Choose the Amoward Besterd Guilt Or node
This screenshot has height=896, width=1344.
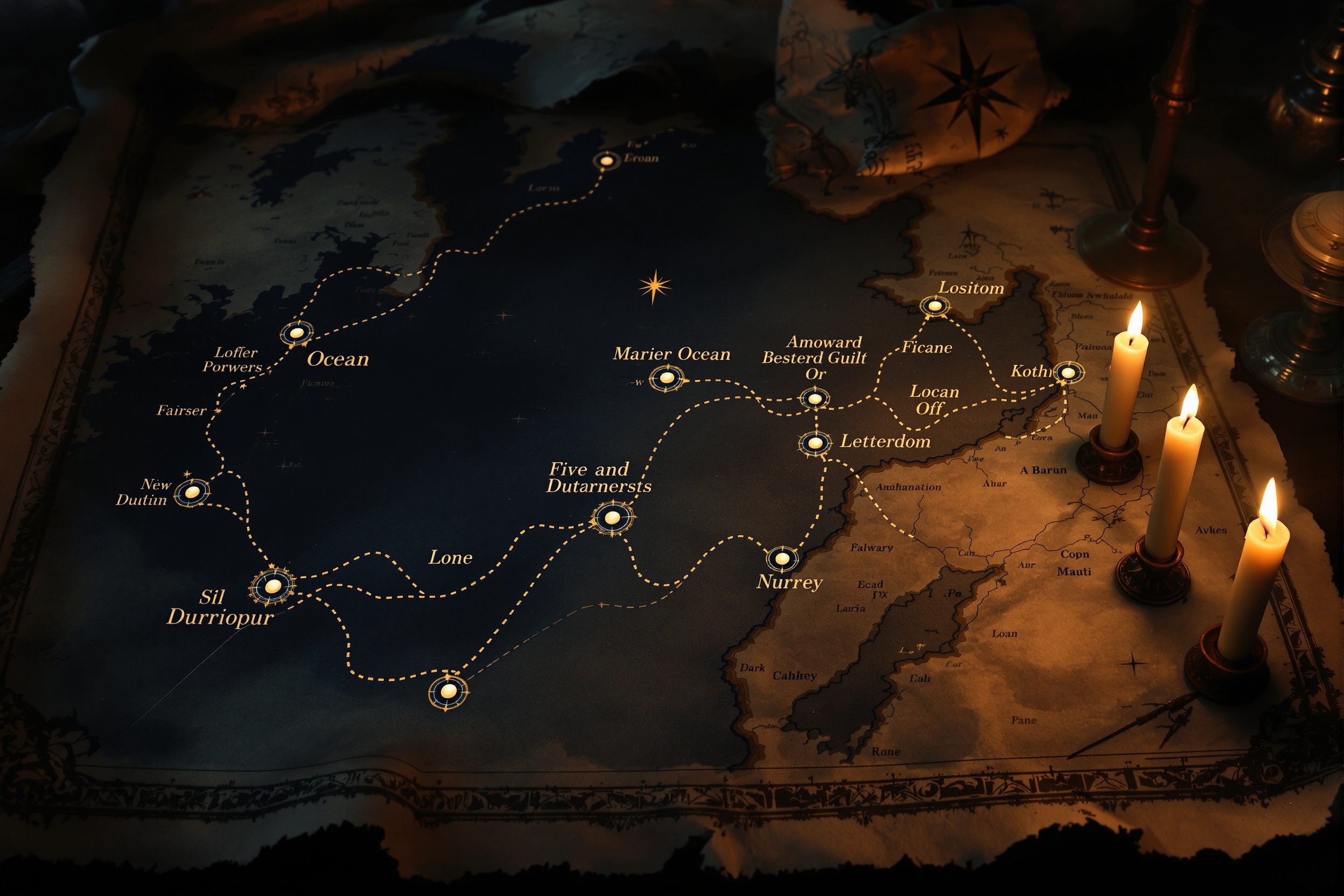click(x=815, y=398)
